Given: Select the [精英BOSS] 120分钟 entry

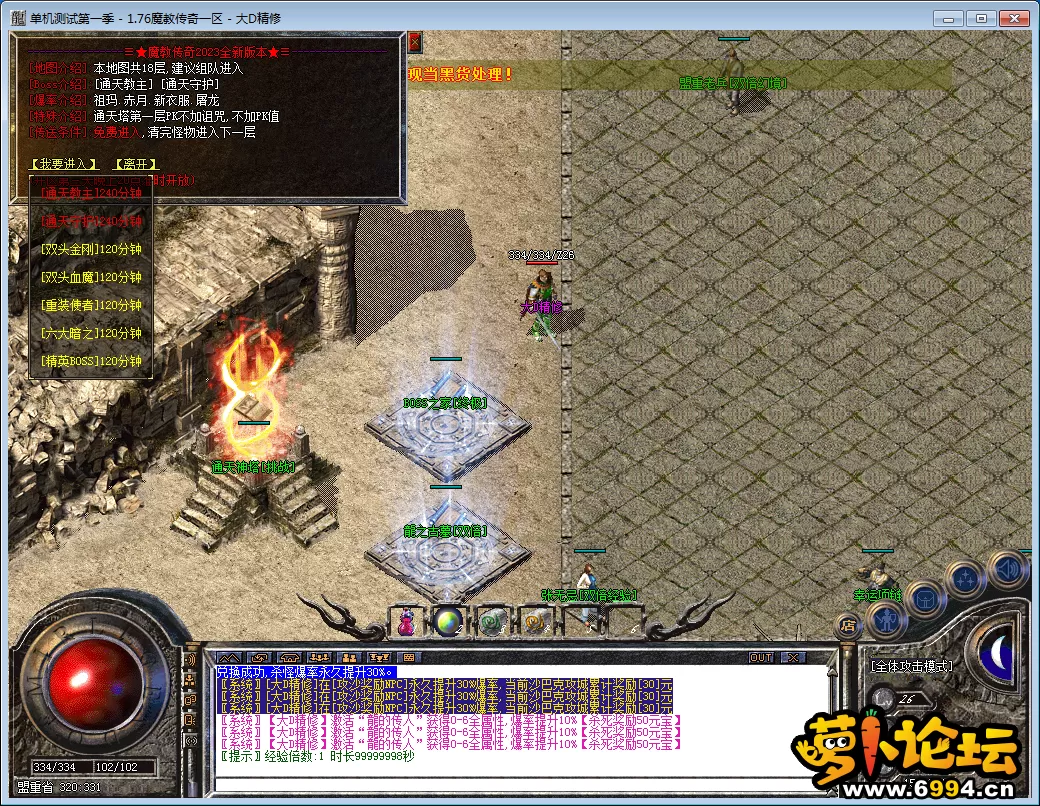Looking at the screenshot, I should point(92,361).
